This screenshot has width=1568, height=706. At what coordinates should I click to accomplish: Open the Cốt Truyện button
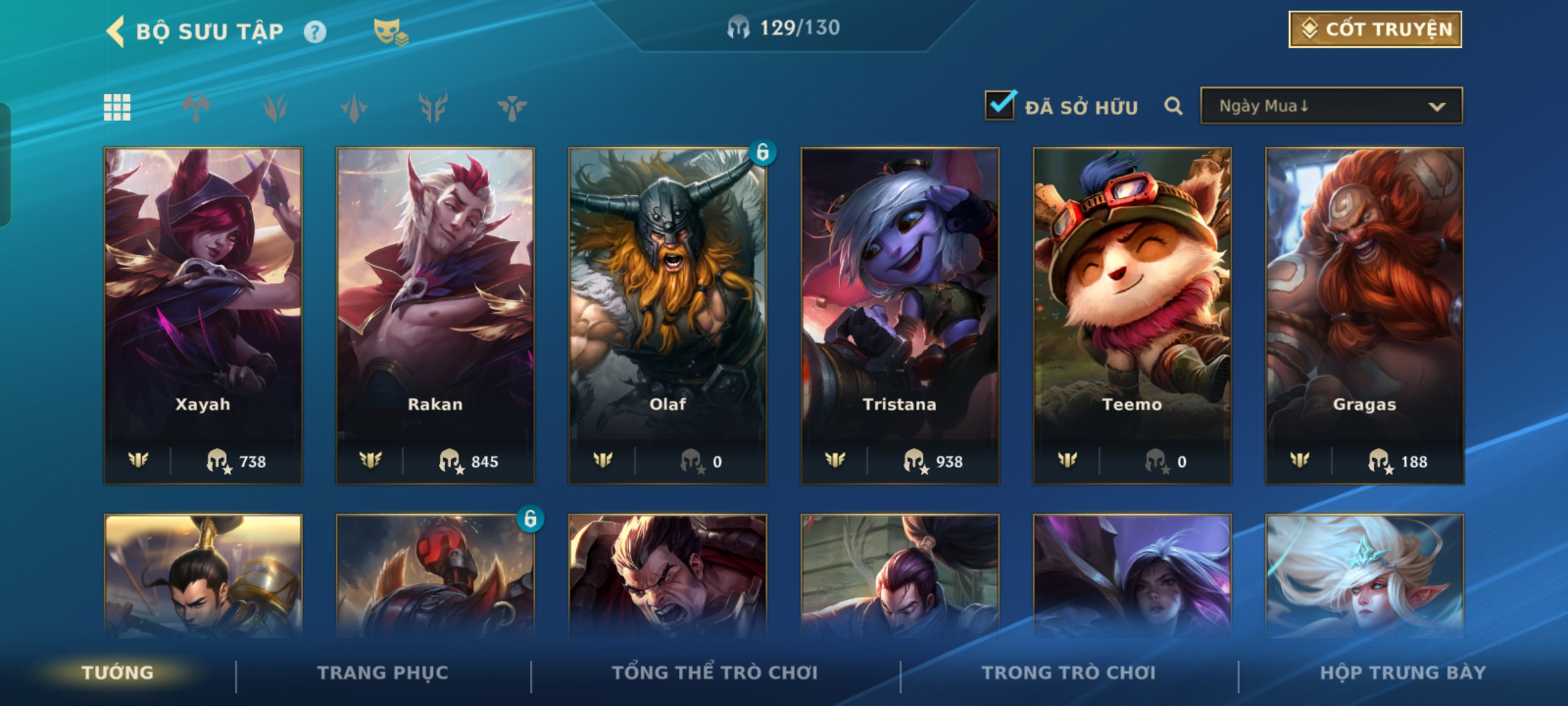coord(1375,29)
